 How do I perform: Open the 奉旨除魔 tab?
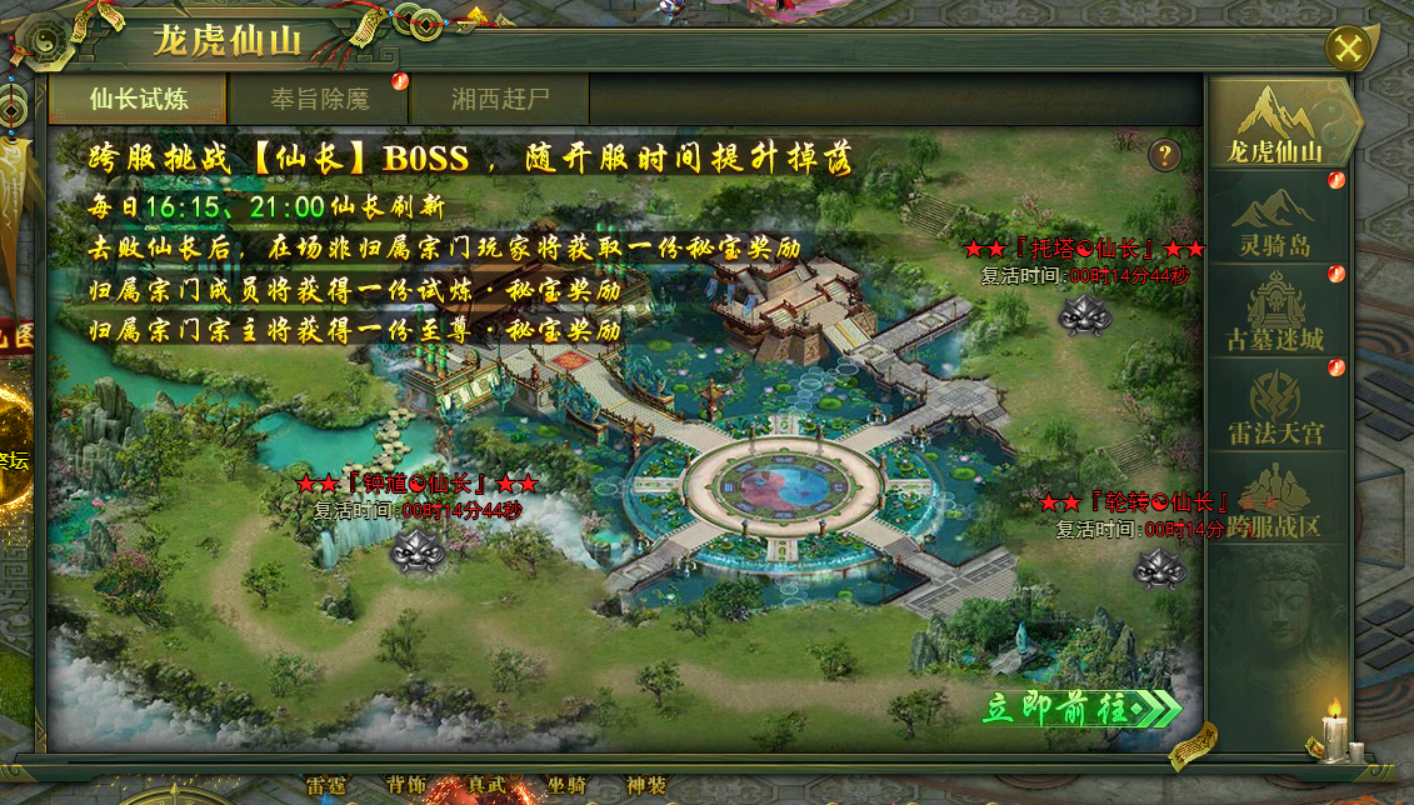[x=319, y=99]
